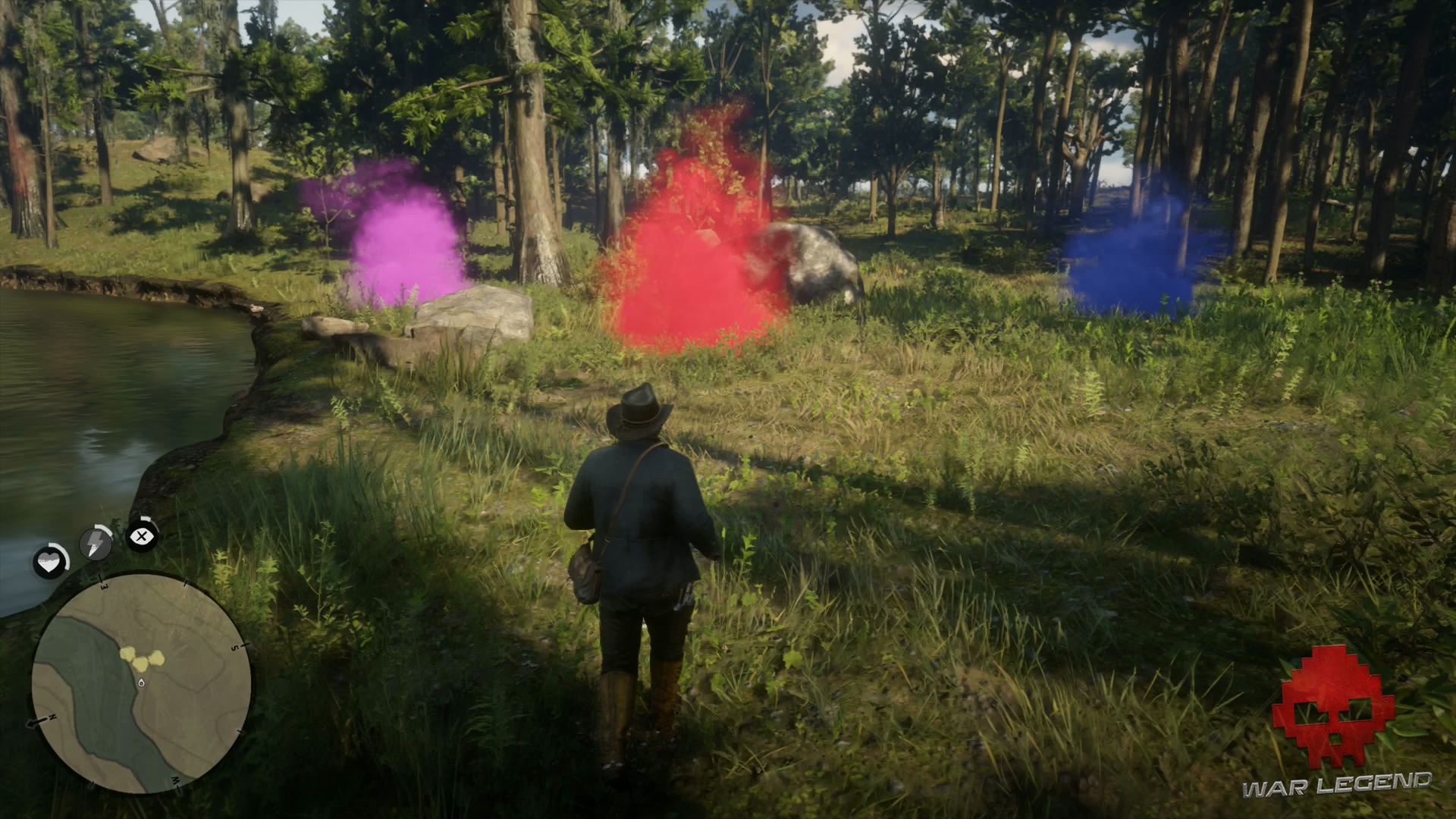The height and width of the screenshot is (819, 1456).
Task: Click the water droplet marker on minimap
Action: (142, 682)
